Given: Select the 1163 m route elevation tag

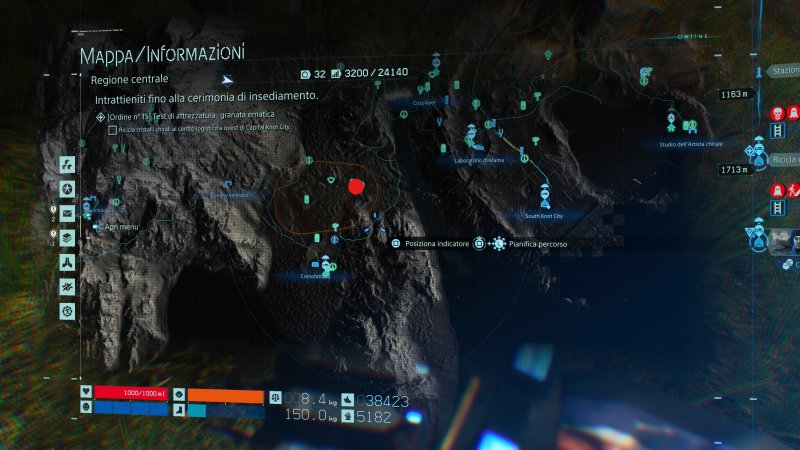Looking at the screenshot, I should pos(733,95).
